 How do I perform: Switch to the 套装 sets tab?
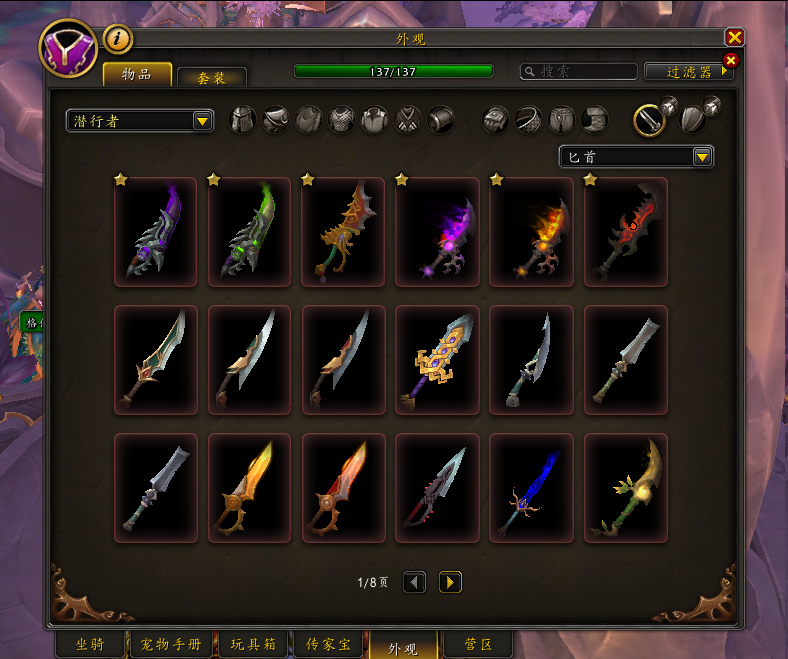(211, 76)
